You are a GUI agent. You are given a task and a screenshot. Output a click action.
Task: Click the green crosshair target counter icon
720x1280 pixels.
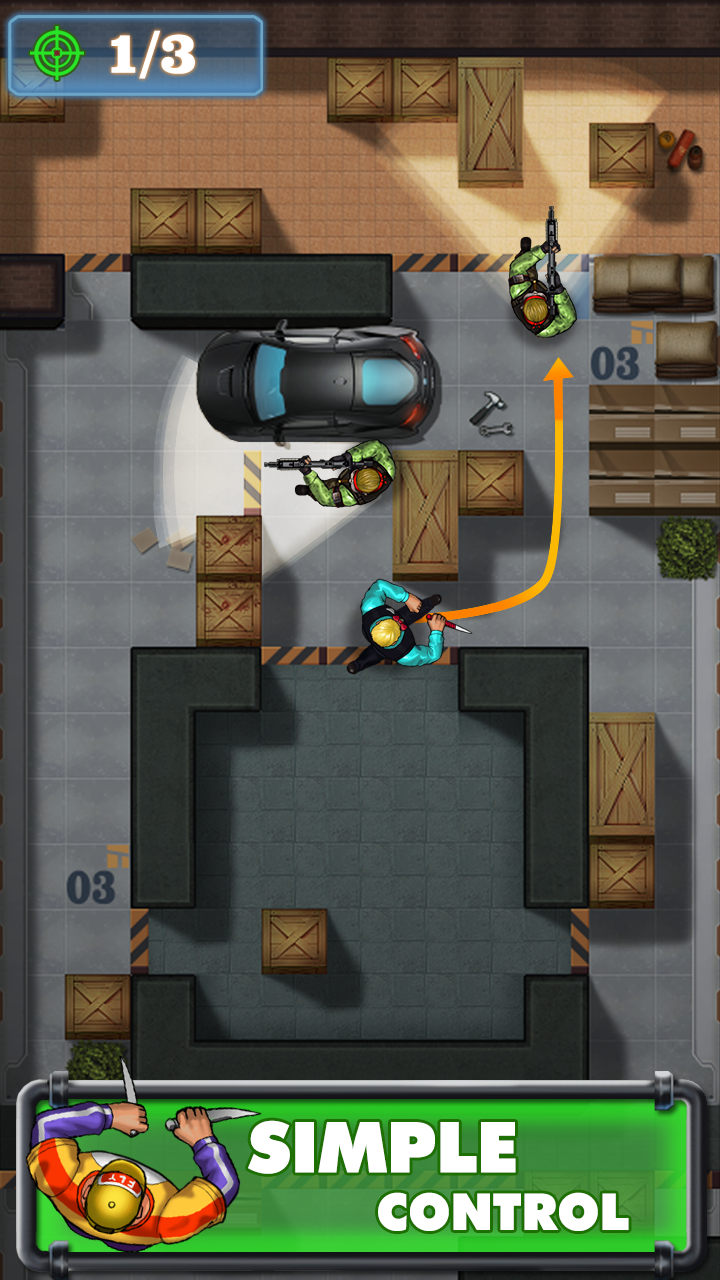[x=57, y=54]
